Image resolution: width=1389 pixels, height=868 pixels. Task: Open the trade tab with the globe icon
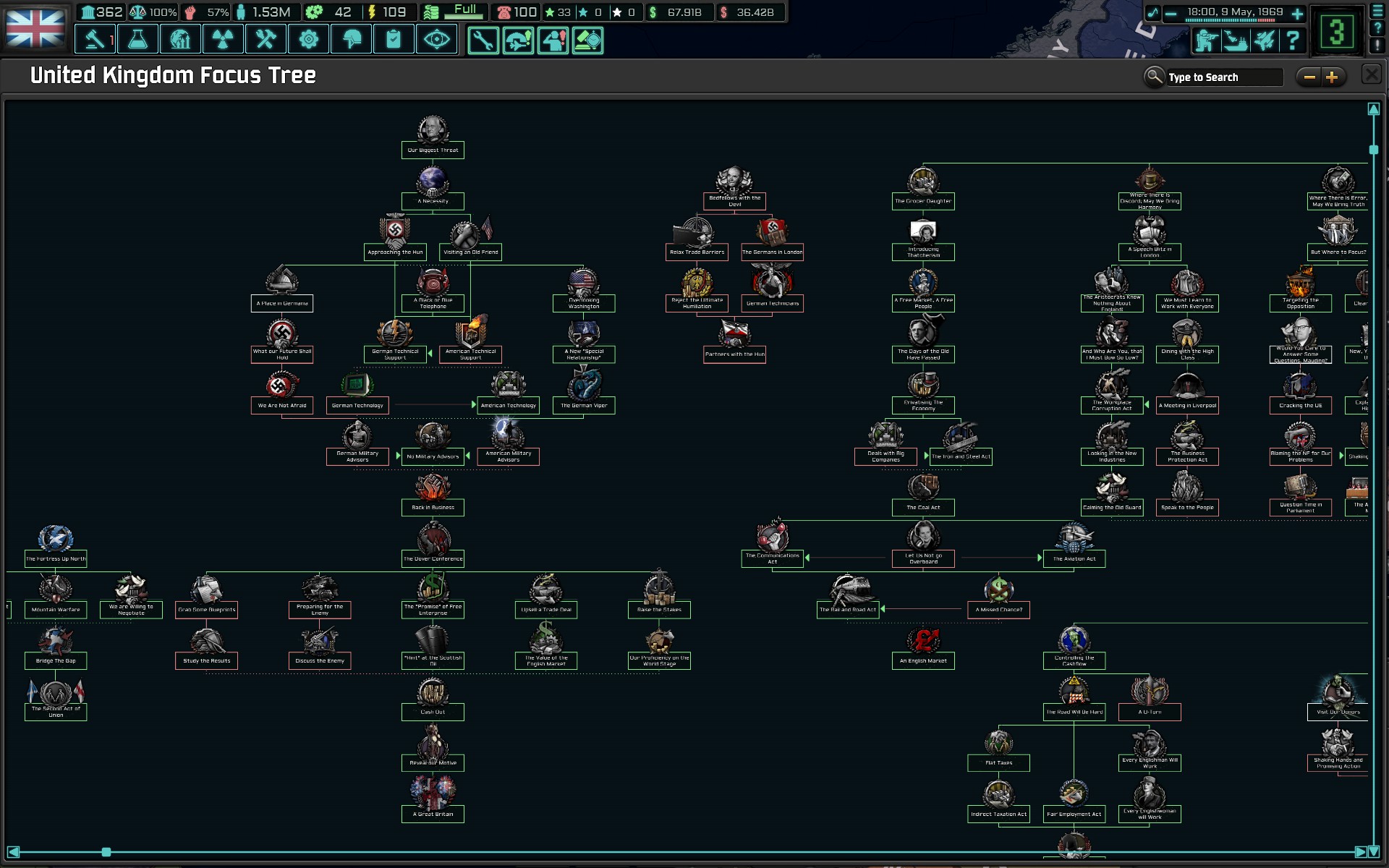coord(180,39)
